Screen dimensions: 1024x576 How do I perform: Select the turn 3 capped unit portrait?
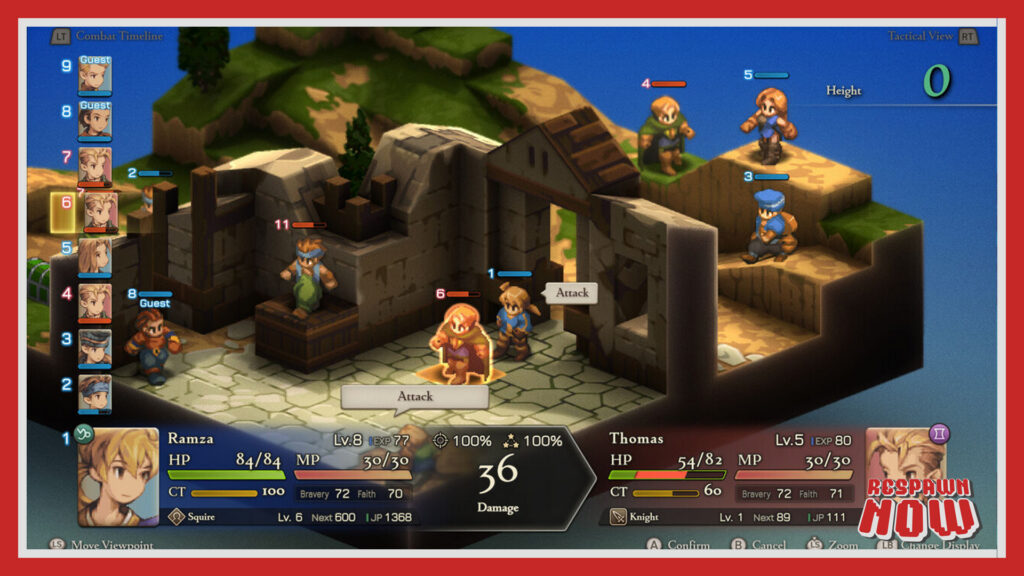(95, 348)
